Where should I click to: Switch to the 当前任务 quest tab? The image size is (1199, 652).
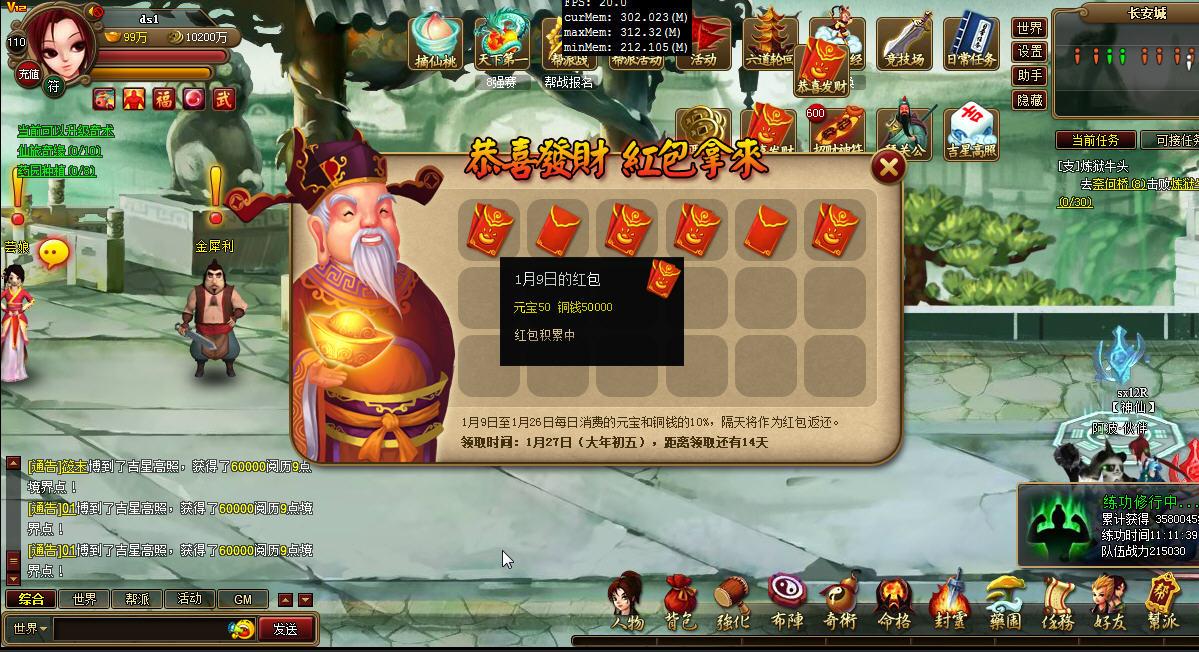[1095, 141]
